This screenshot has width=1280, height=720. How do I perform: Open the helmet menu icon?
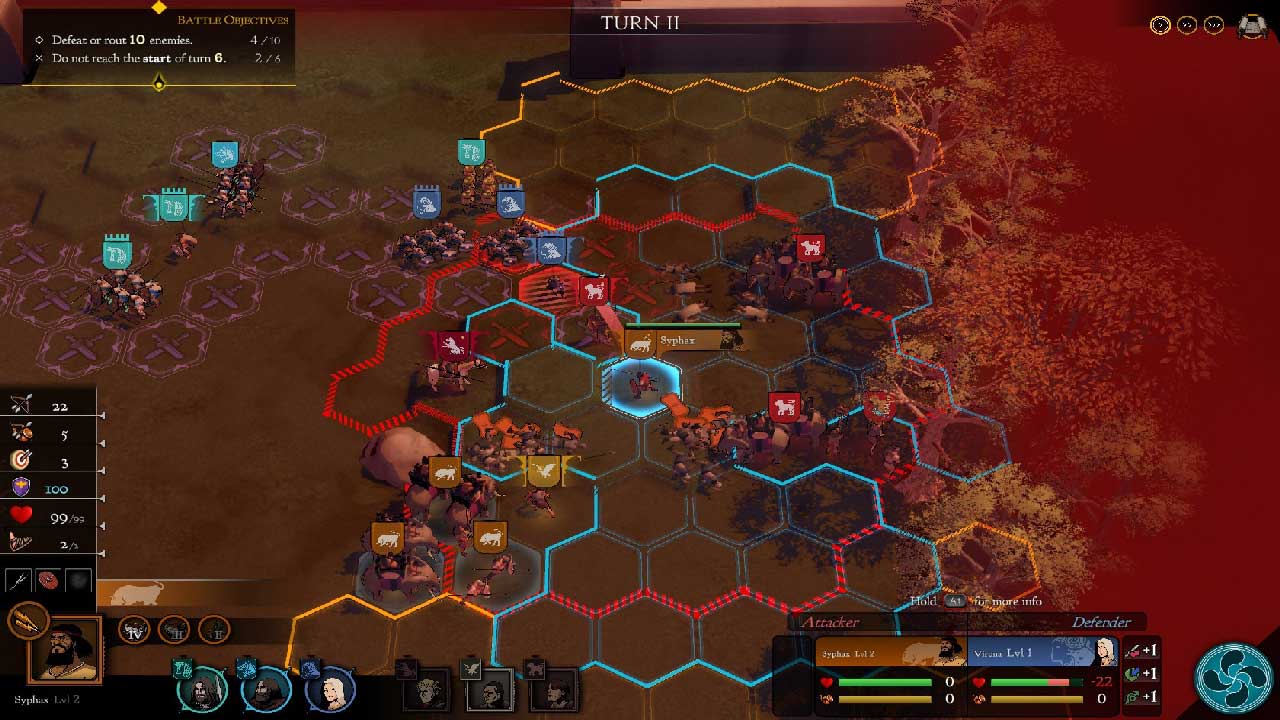pyautogui.click(x=1253, y=26)
